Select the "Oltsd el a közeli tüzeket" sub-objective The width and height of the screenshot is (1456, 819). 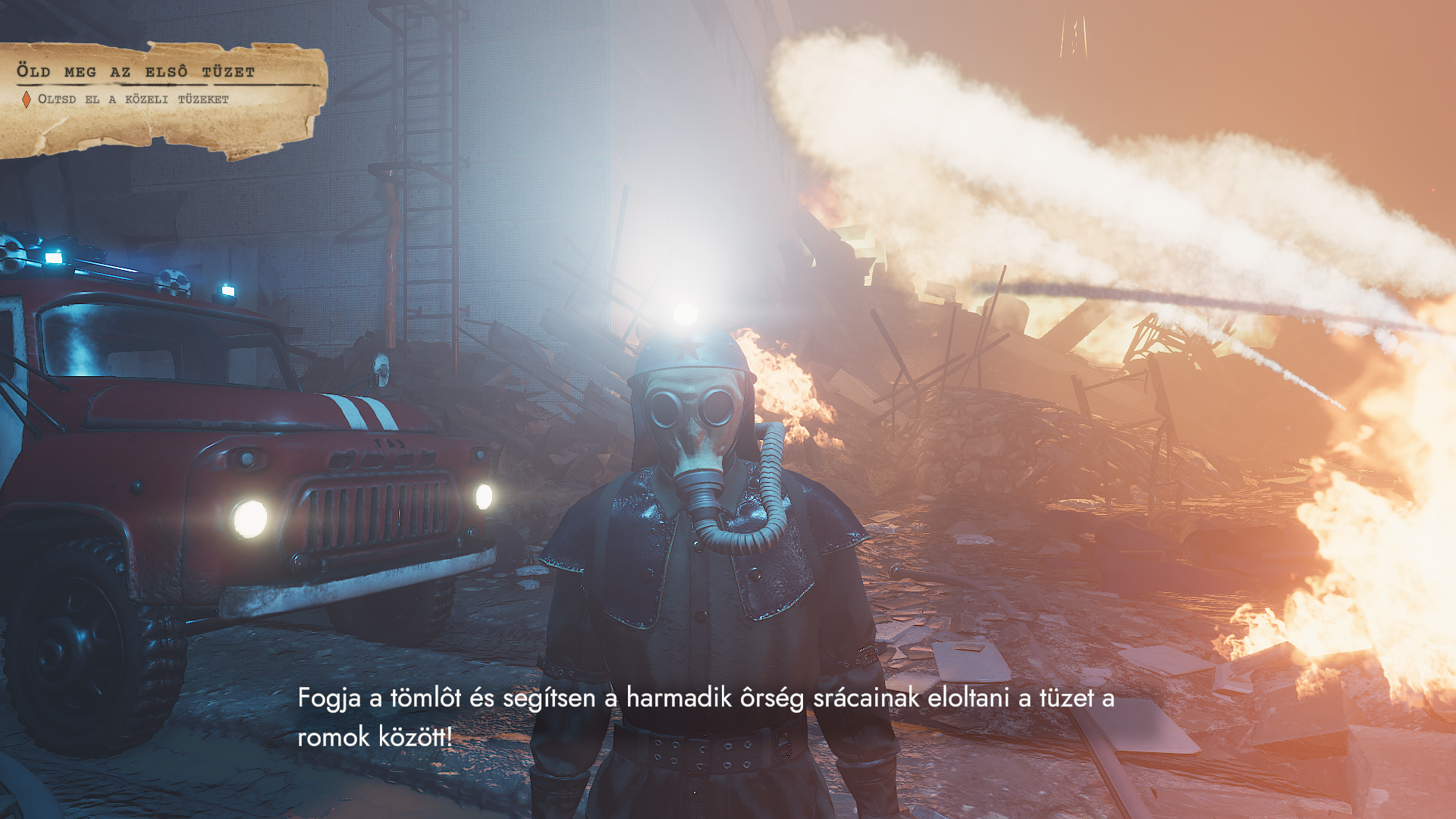coord(133,99)
